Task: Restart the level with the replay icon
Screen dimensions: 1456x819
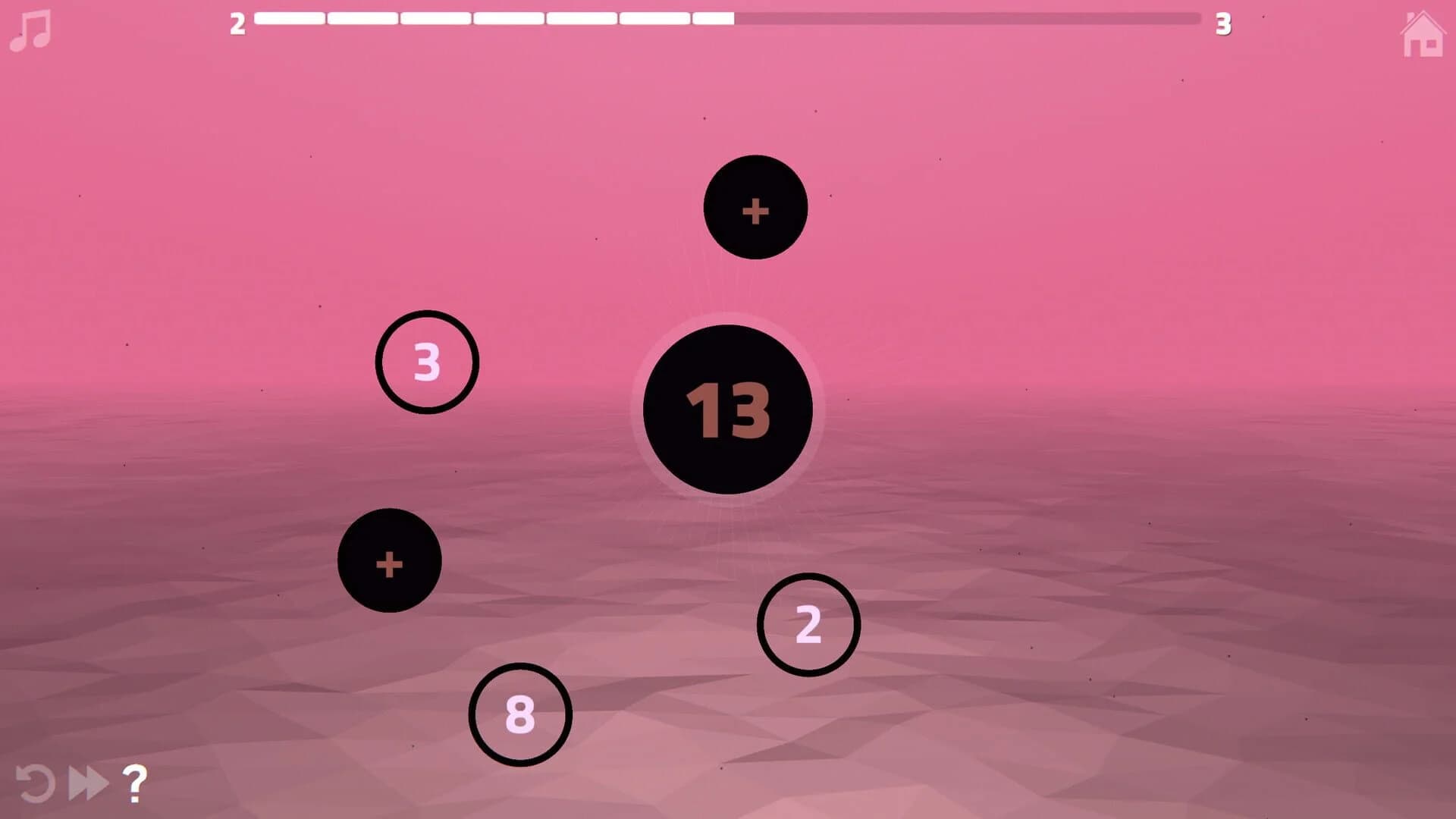Action: (x=36, y=784)
